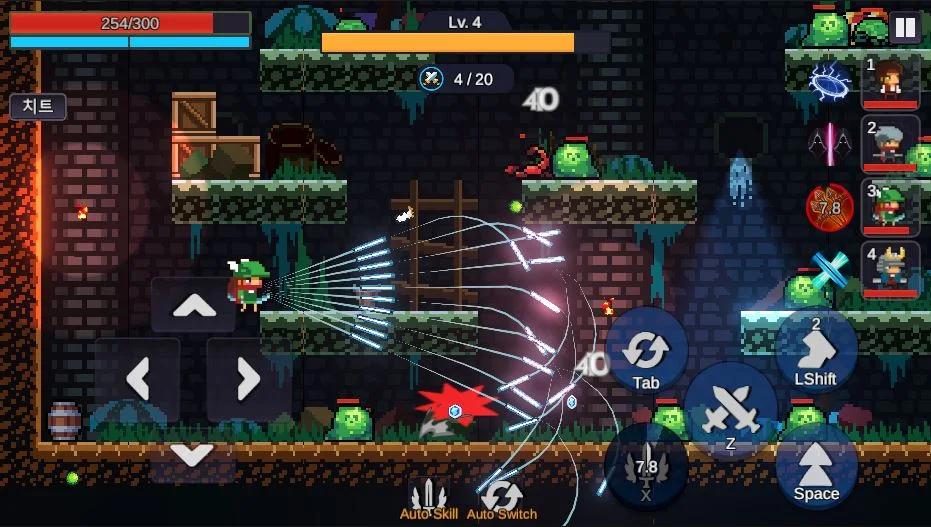Select party member 4 in the horned helmet
The height and width of the screenshot is (527, 931).
pos(890,270)
